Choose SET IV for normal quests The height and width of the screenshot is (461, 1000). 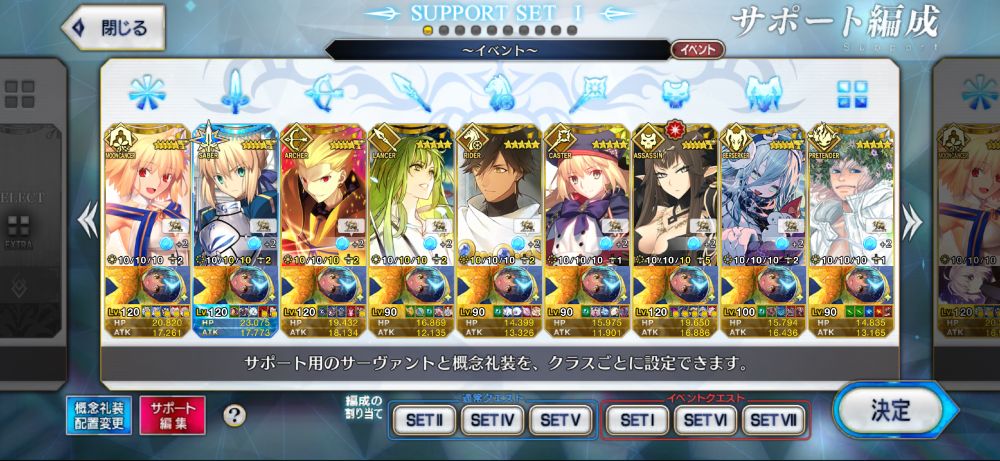tap(492, 421)
